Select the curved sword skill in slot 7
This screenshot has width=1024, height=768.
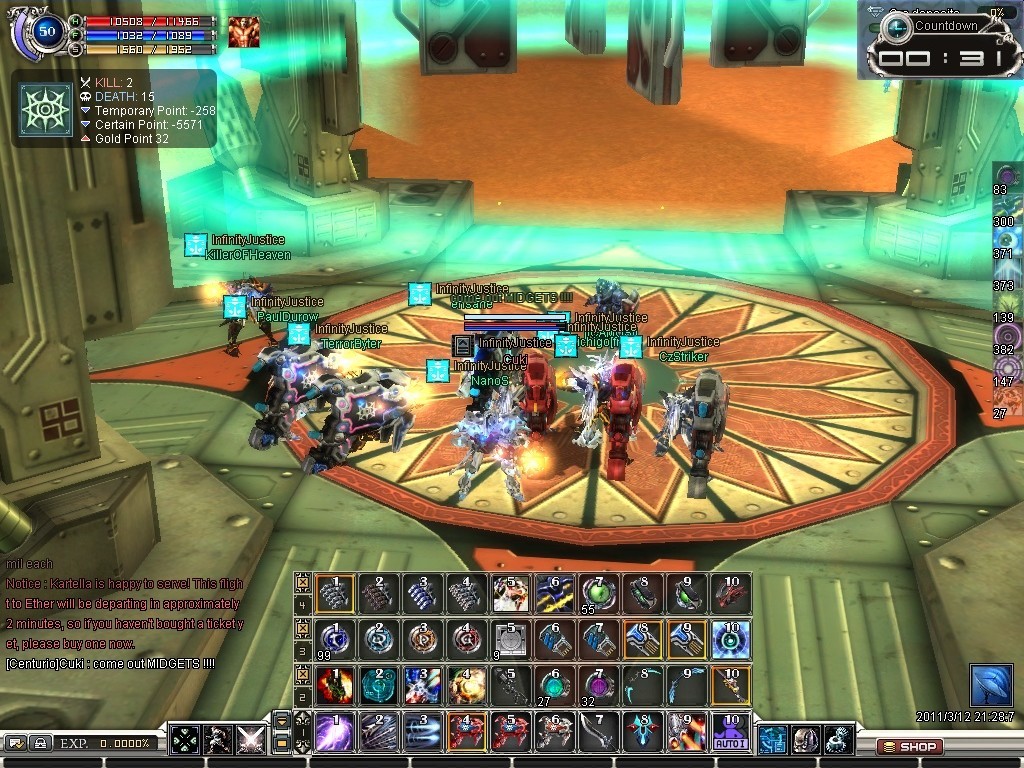pyautogui.click(x=598, y=732)
